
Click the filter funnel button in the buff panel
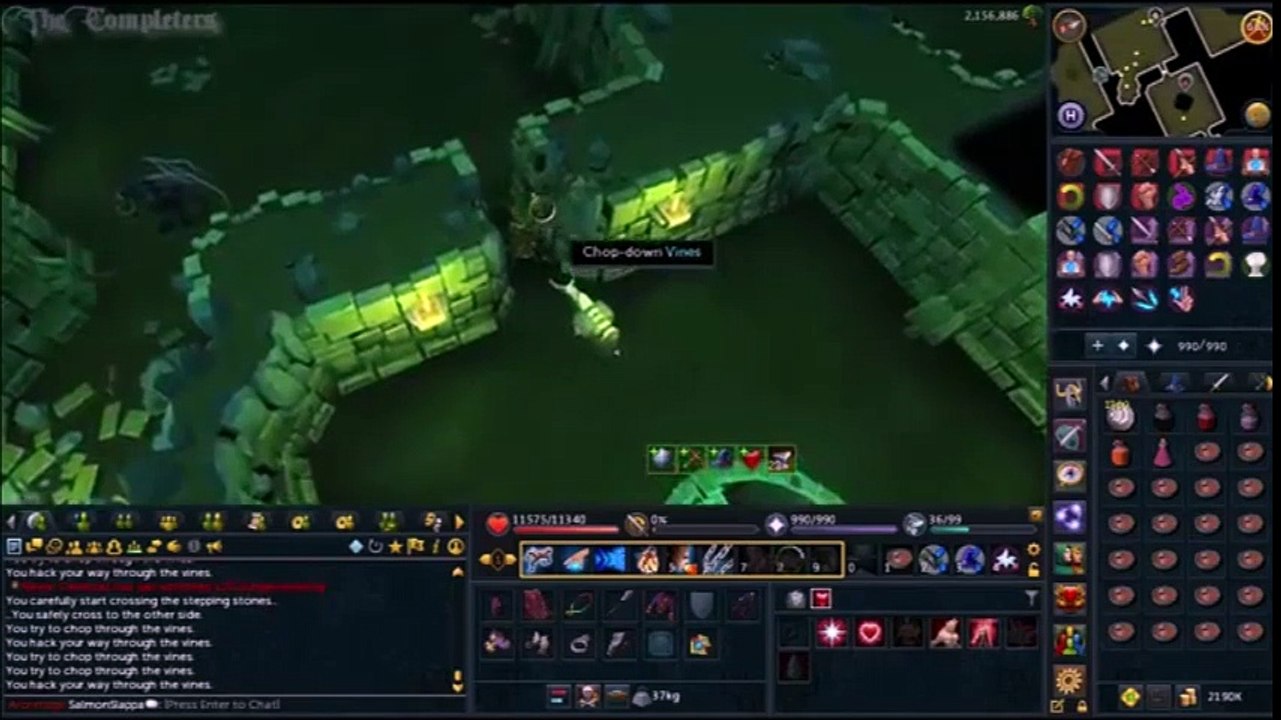(x=1032, y=598)
